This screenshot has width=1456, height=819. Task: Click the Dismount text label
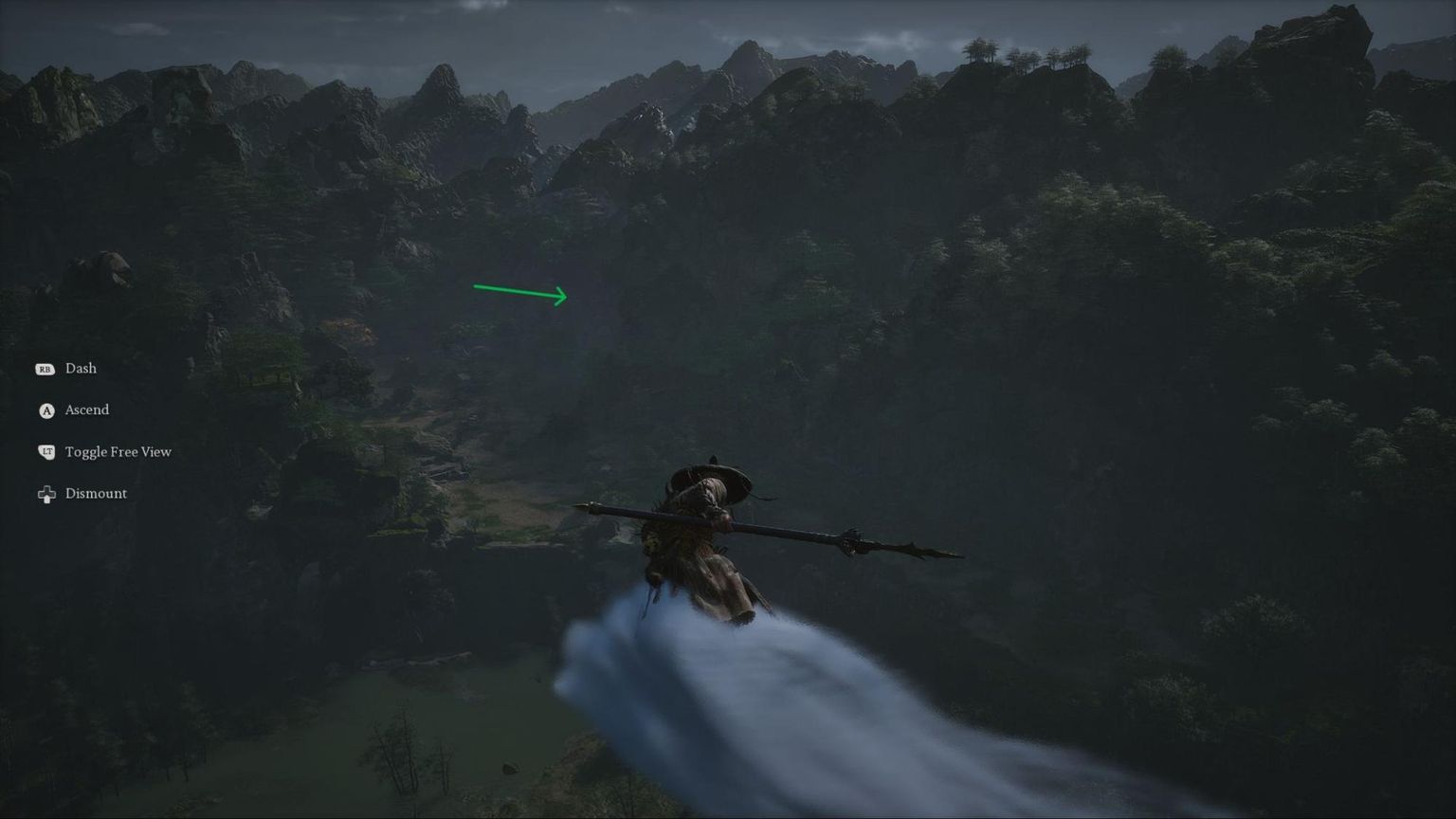click(96, 493)
